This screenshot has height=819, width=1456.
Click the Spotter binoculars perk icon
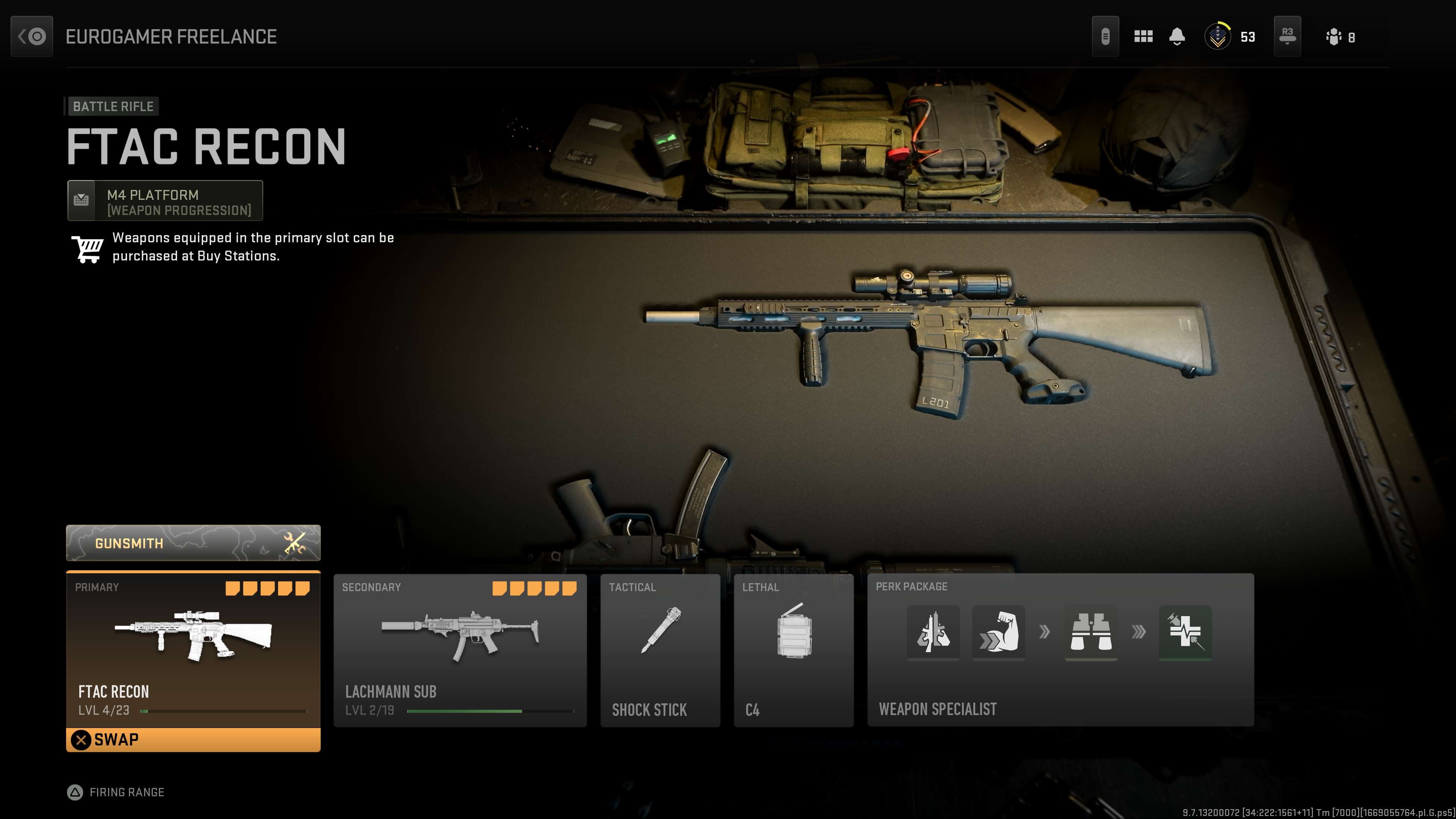click(1091, 633)
